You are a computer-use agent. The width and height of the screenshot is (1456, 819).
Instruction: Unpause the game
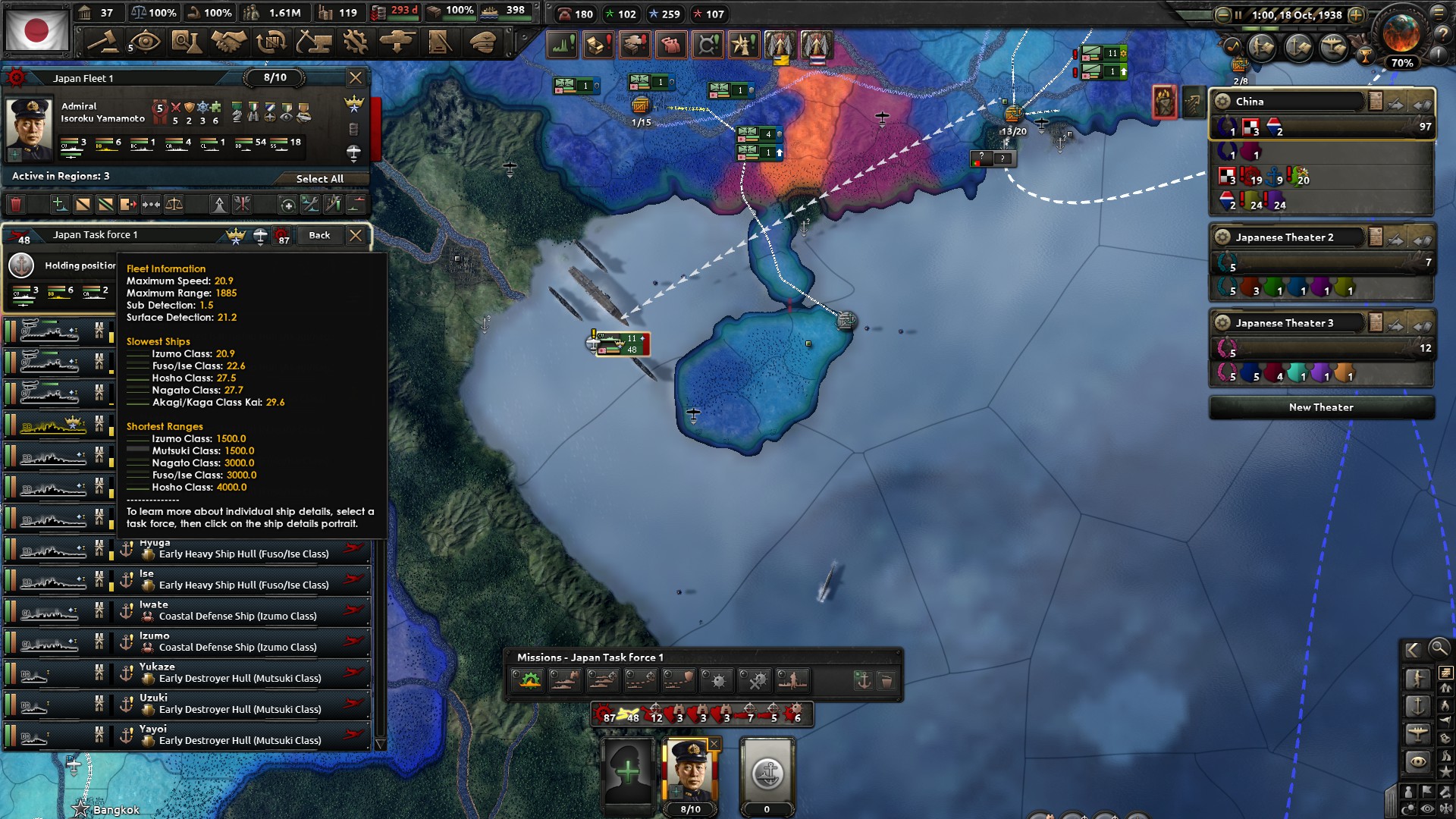click(x=1239, y=14)
